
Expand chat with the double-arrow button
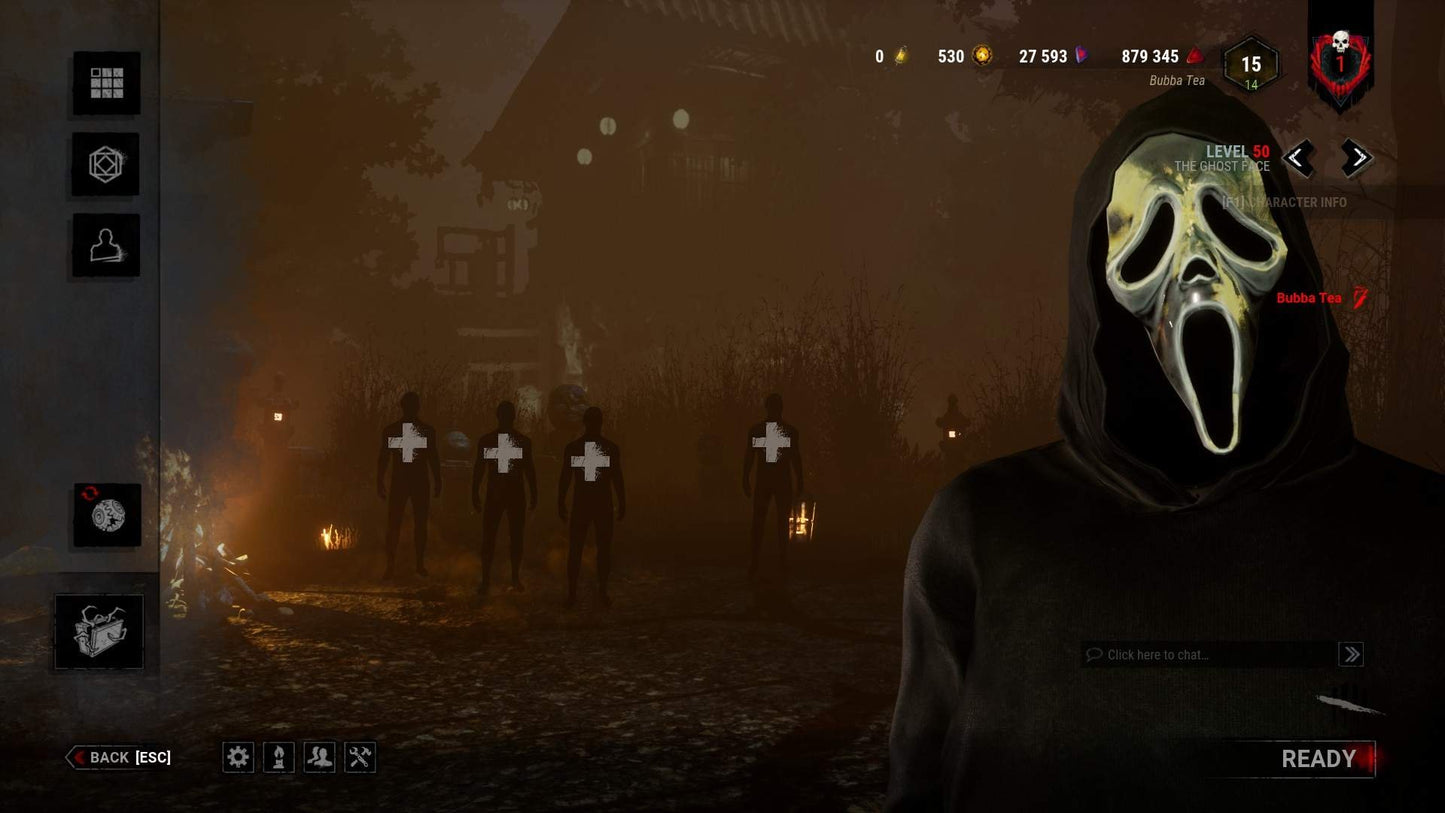click(1351, 655)
